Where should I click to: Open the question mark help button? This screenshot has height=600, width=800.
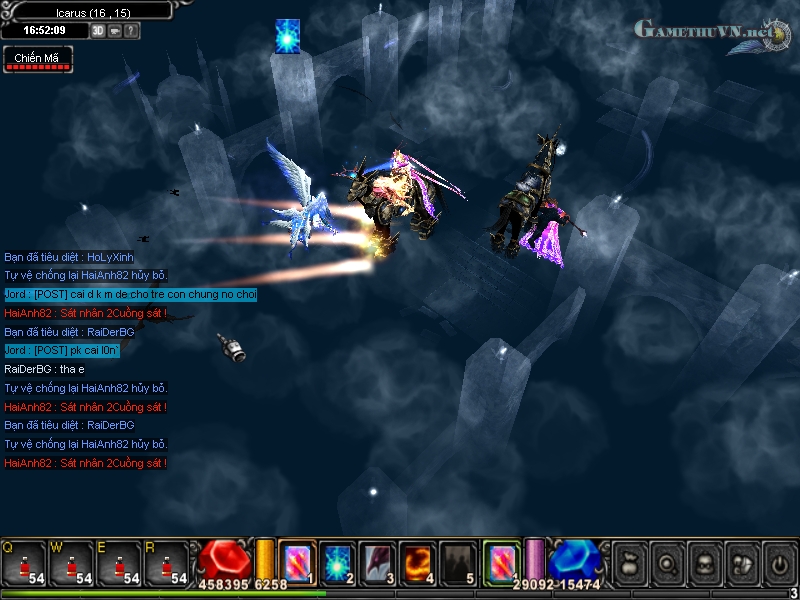[x=131, y=31]
